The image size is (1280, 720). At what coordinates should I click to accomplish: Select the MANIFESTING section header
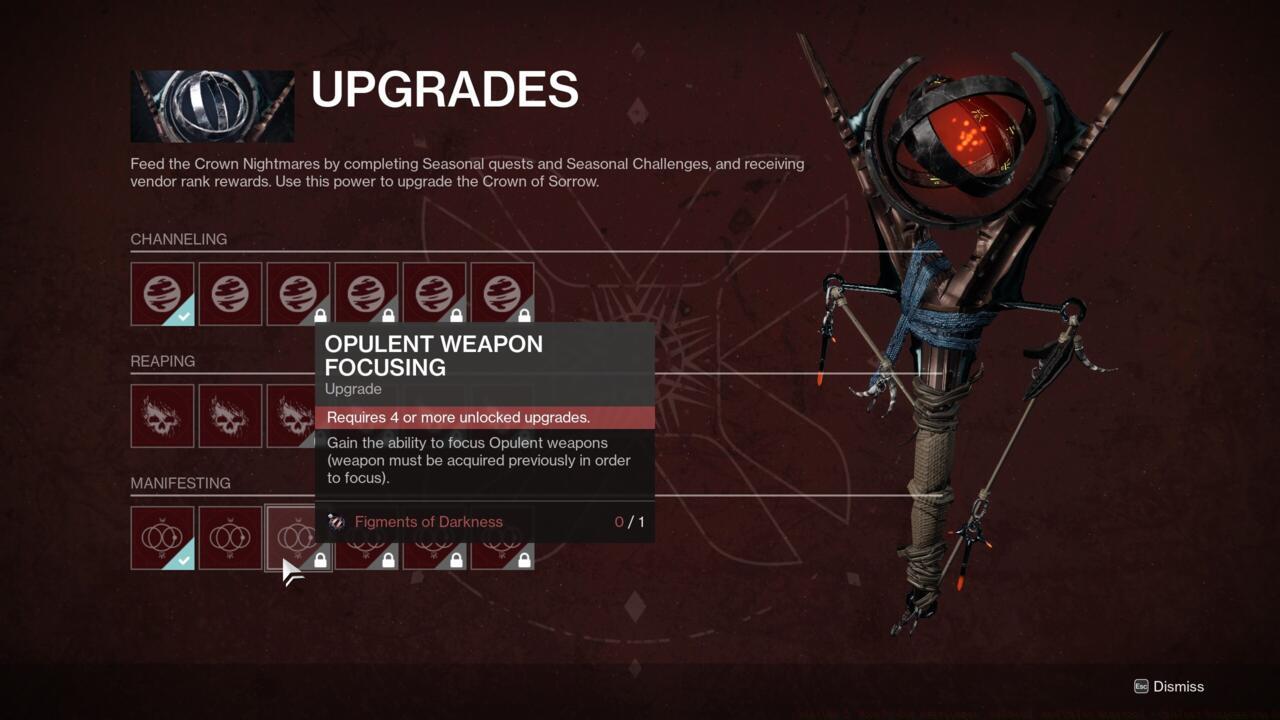coord(181,483)
